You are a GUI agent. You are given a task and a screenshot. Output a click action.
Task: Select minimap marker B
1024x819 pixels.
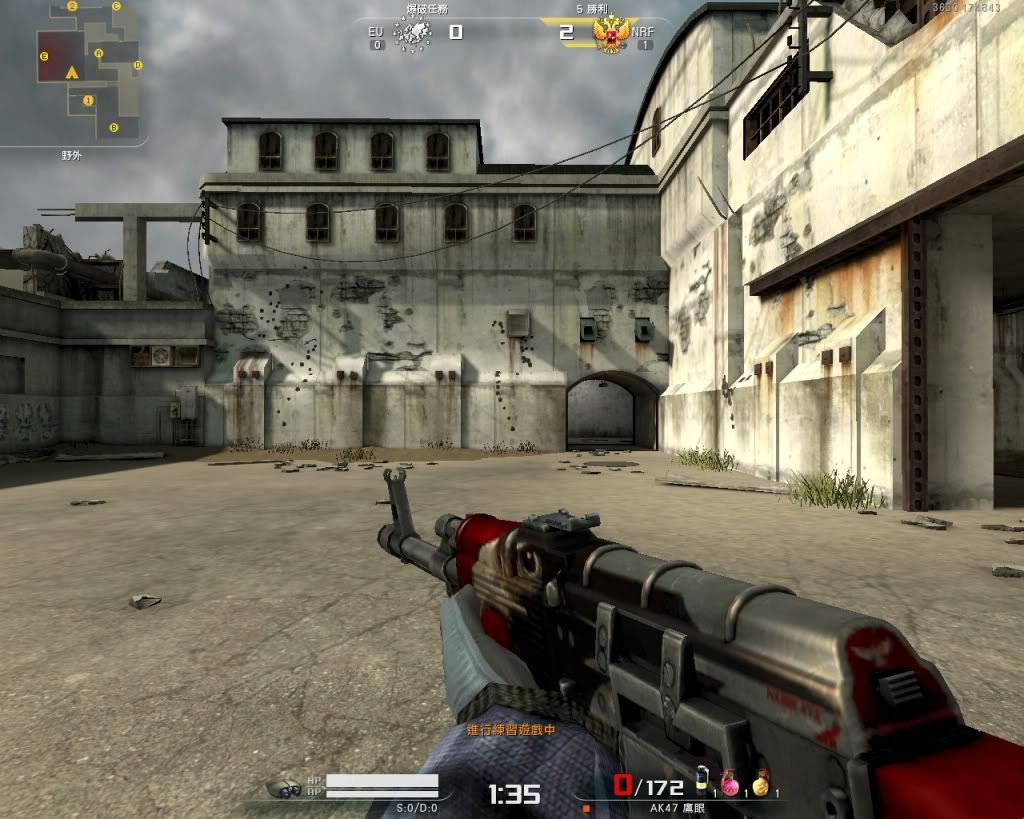pyautogui.click(x=114, y=127)
